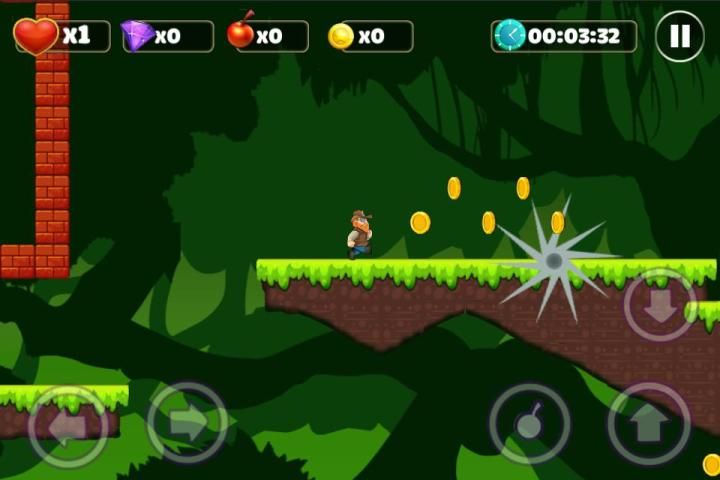Hit the up arrow jump button
Screen dimensions: 720x480
(x=649, y=424)
